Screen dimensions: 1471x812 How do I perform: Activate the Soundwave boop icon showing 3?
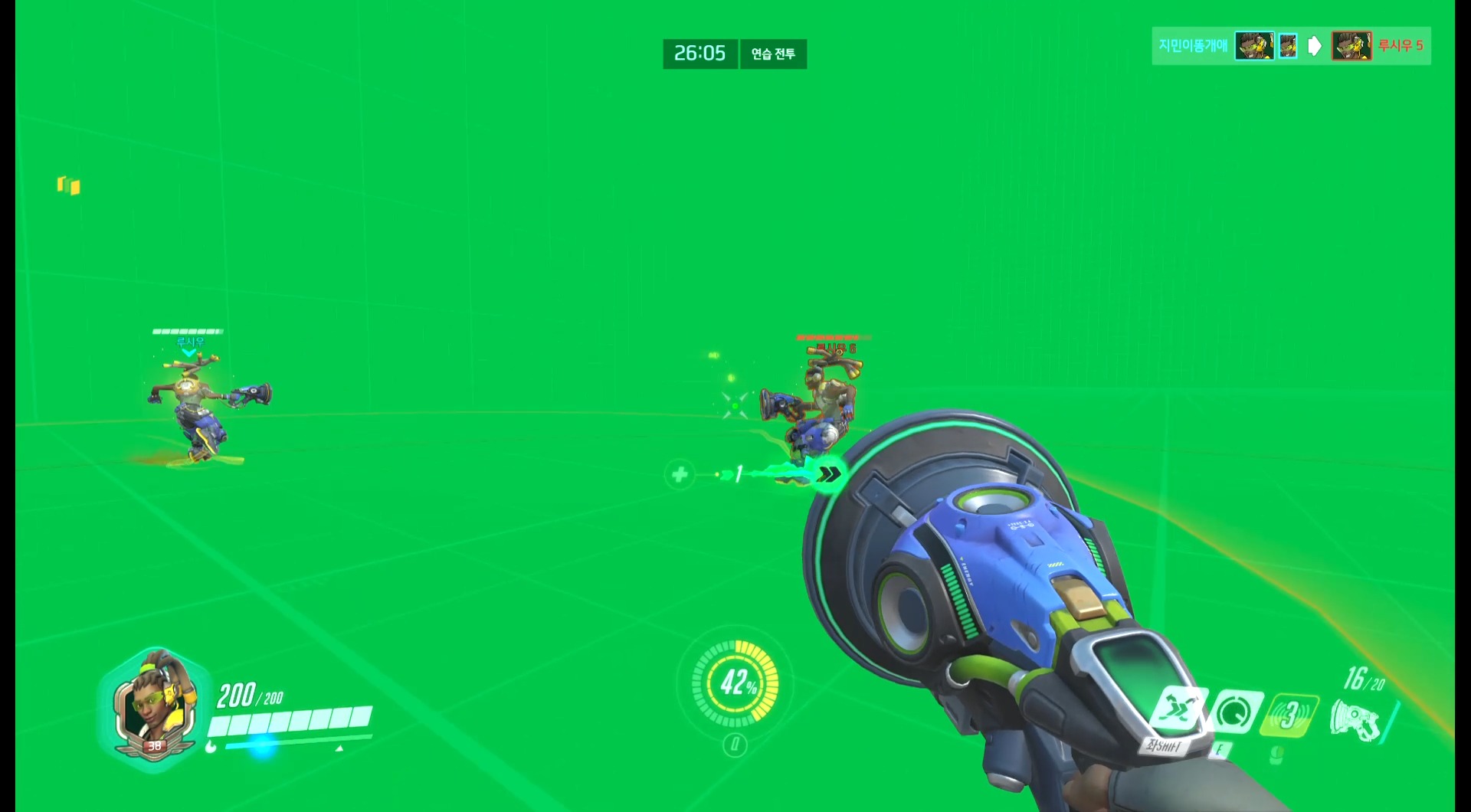(1290, 712)
